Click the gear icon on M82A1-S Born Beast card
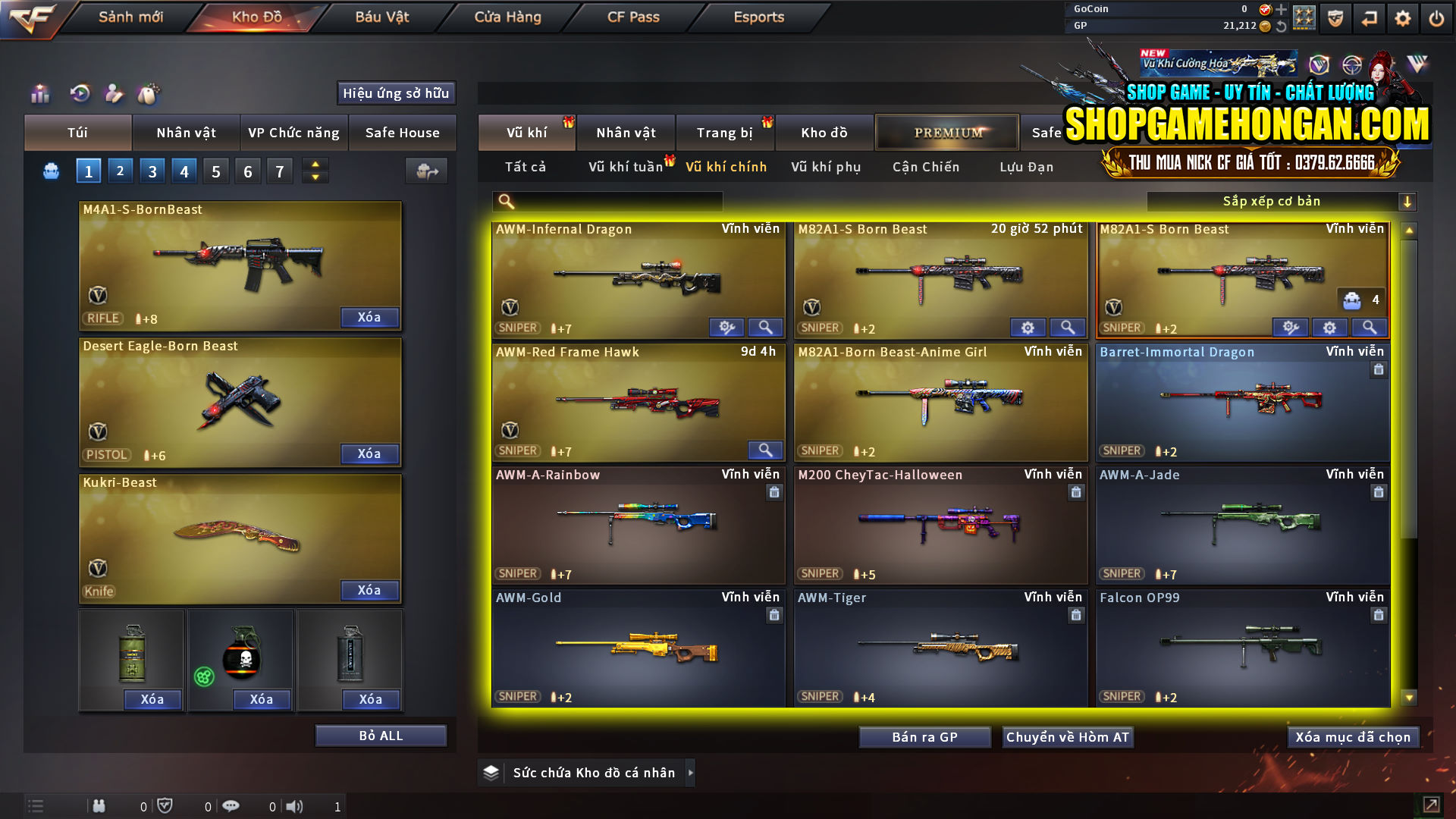Viewport: 1456px width, 819px height. (x=1028, y=327)
